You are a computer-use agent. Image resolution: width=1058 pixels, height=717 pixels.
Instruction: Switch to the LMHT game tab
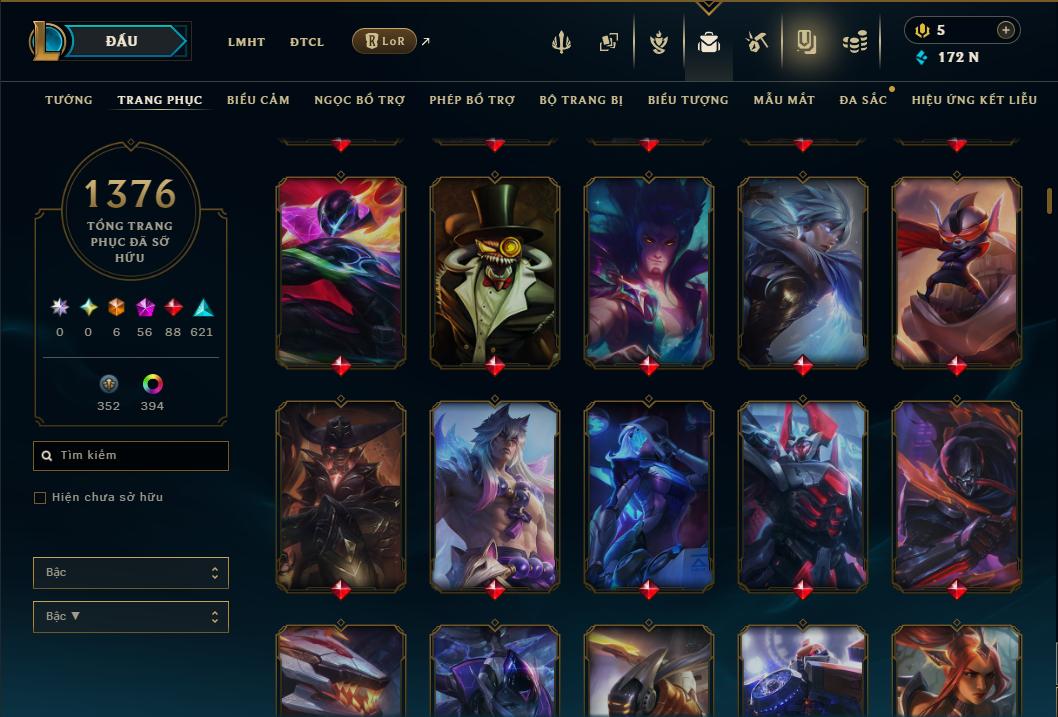[246, 42]
